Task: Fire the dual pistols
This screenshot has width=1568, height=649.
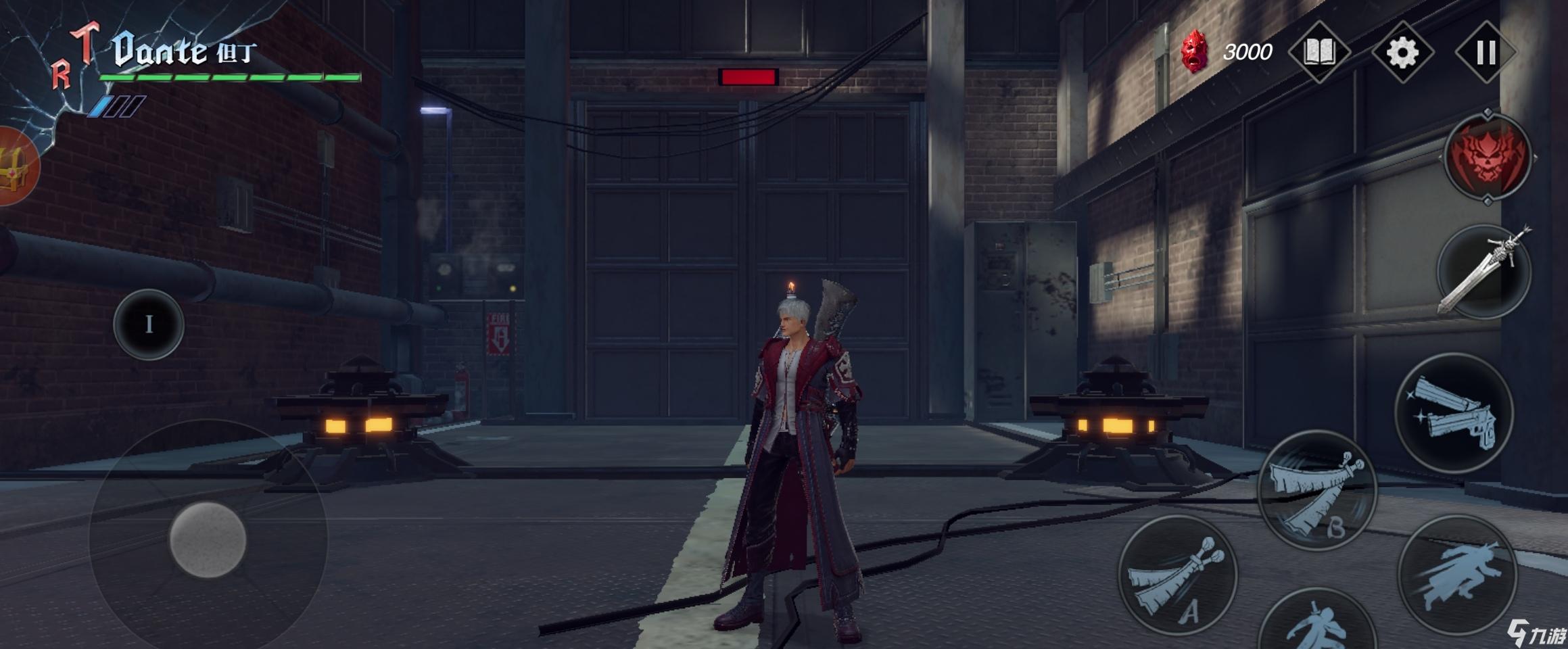Action: (1454, 412)
